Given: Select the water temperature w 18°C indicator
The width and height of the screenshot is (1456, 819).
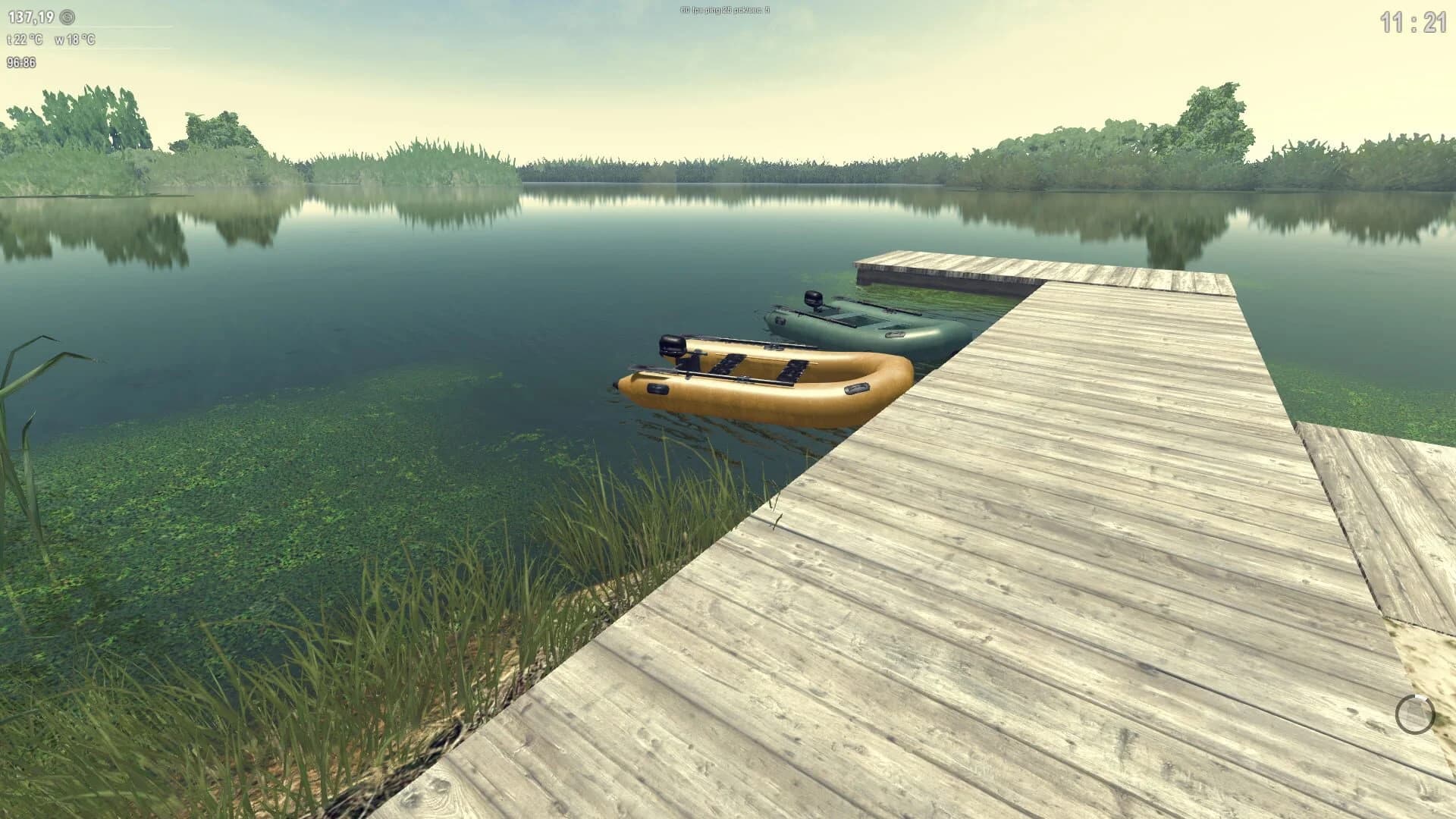Looking at the screenshot, I should pyautogui.click(x=76, y=39).
